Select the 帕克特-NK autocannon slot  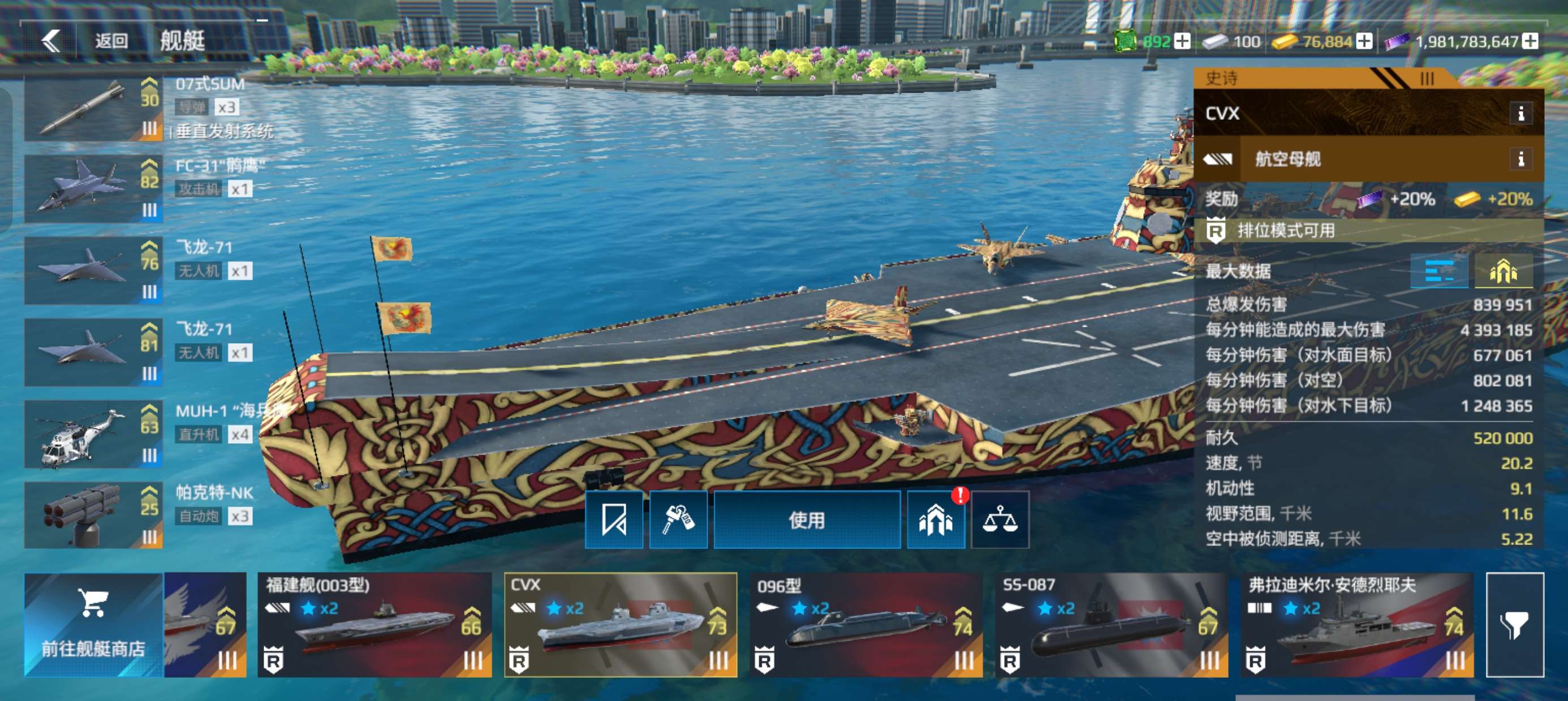93,516
